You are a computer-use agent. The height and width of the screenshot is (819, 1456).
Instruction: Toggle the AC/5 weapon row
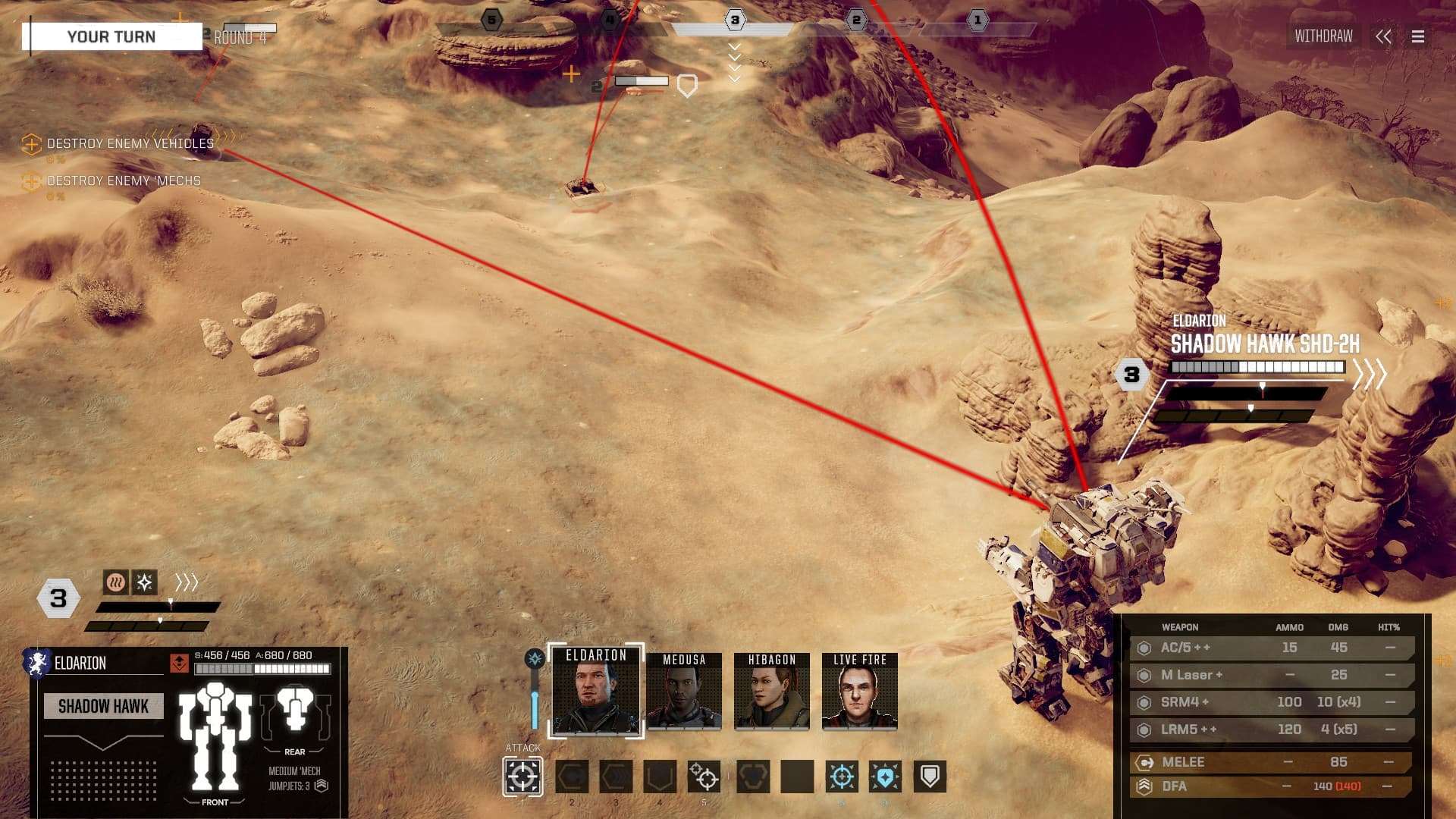[x=1274, y=648]
